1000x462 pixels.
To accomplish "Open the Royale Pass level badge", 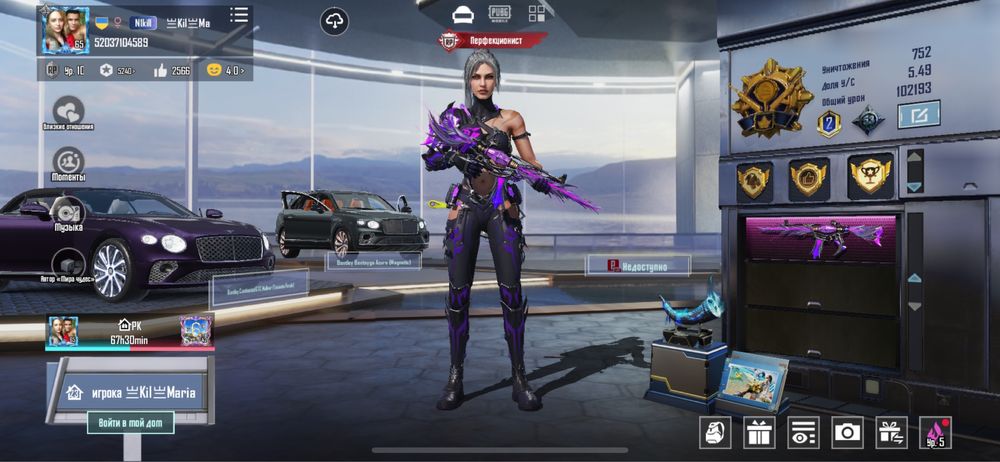I will coord(936,432).
